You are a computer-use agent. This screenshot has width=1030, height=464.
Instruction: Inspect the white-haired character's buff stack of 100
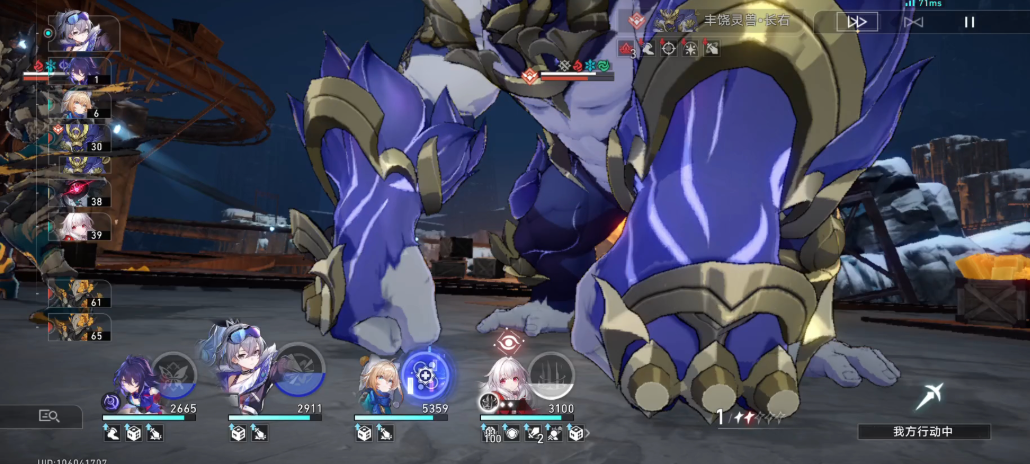coord(490,434)
